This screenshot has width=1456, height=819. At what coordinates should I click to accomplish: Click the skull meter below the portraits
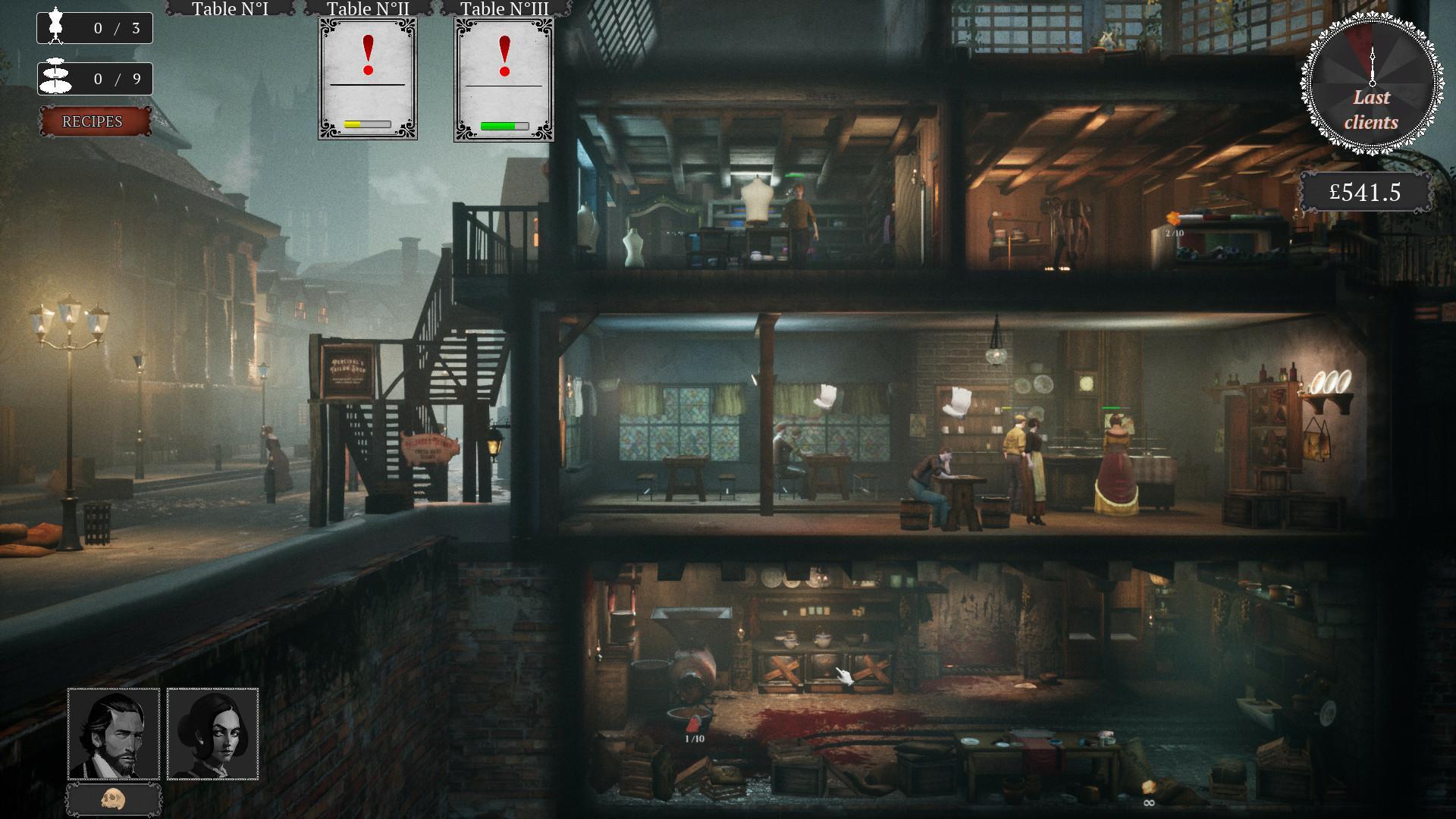pos(112,799)
